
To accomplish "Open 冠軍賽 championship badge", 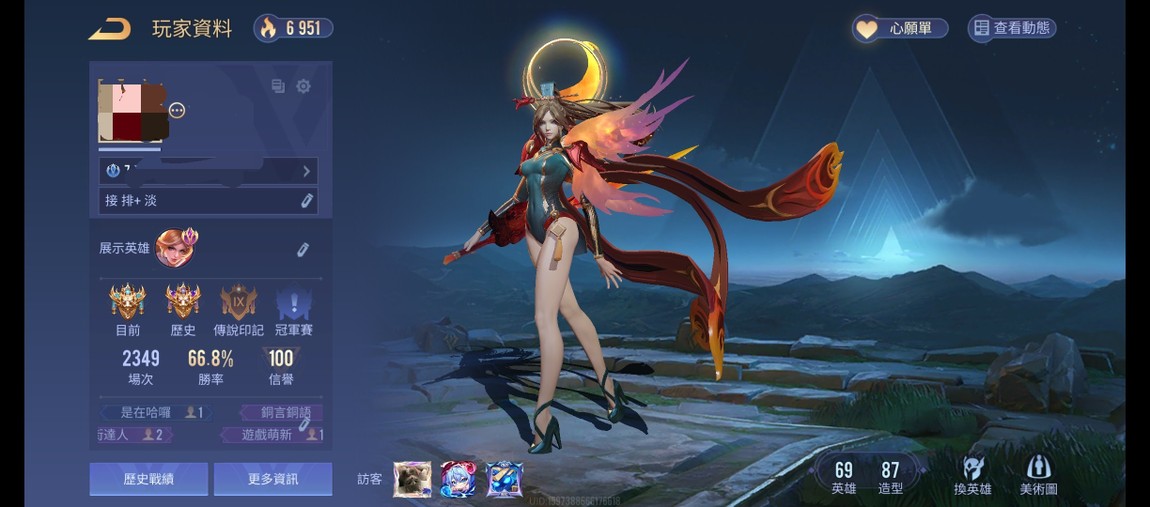I will click(293, 301).
